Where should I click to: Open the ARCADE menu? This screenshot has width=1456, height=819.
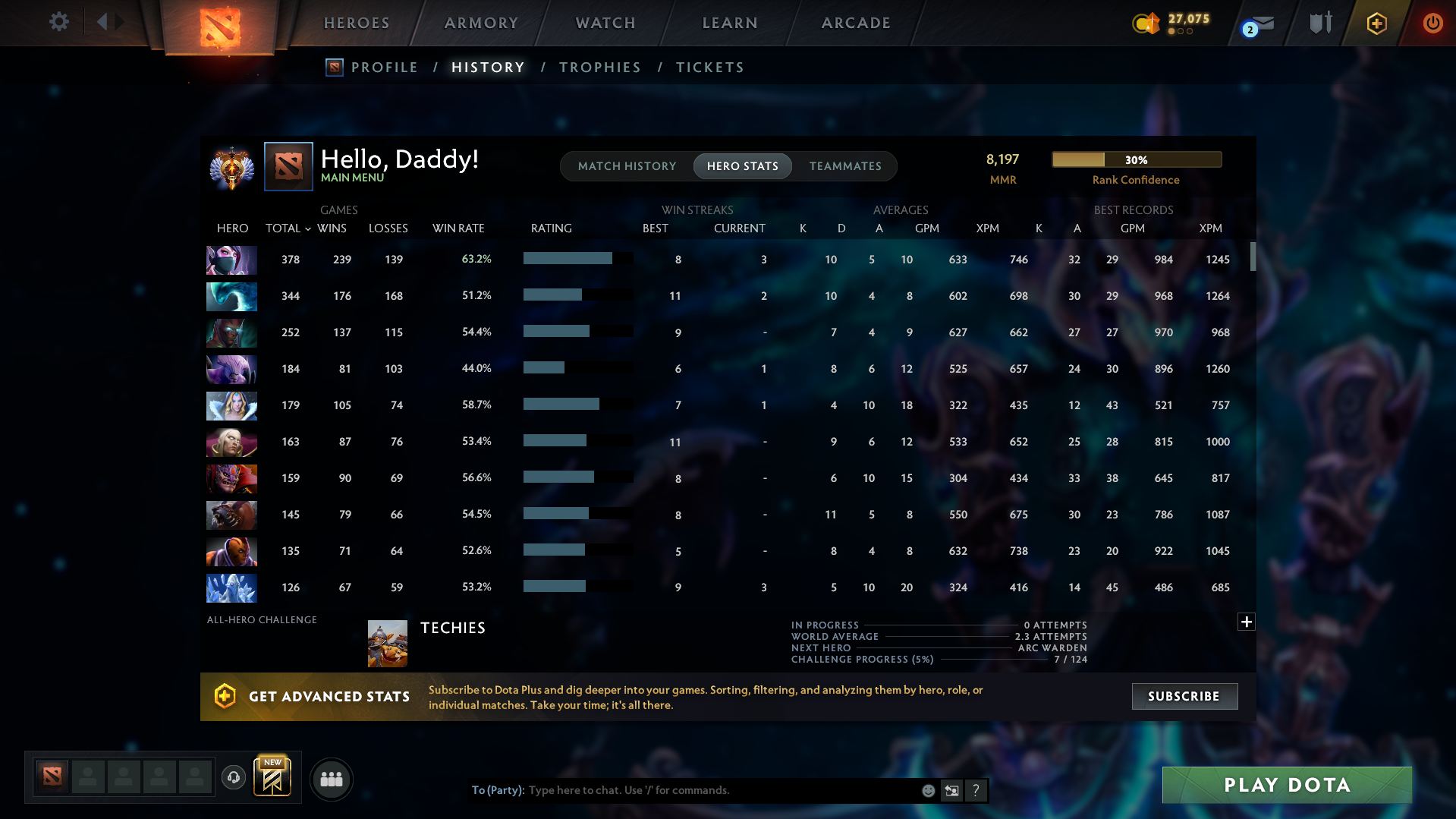pos(856,23)
